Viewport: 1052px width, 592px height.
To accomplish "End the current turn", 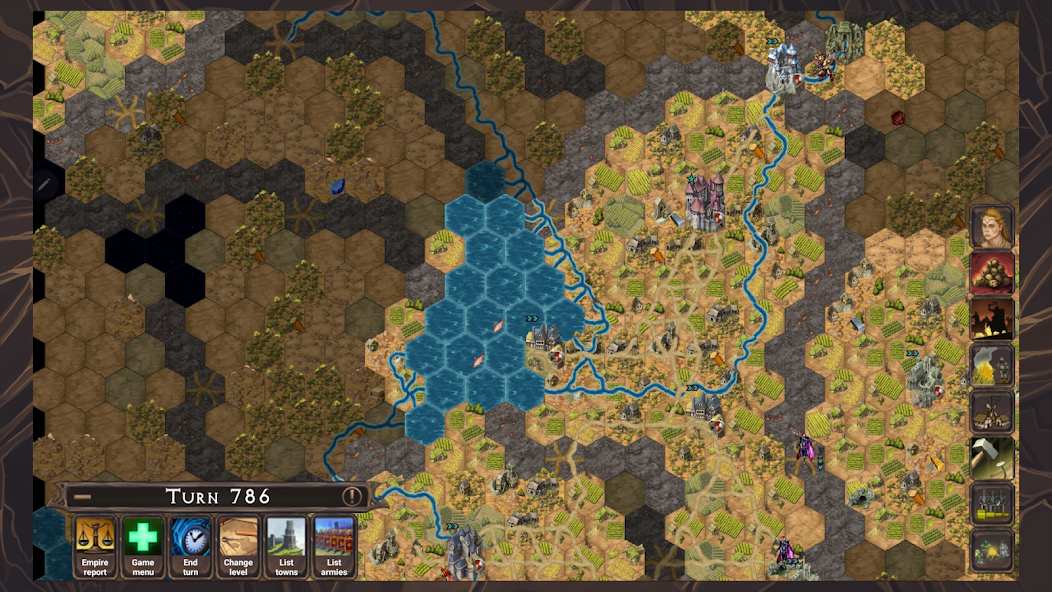I will tap(190, 546).
